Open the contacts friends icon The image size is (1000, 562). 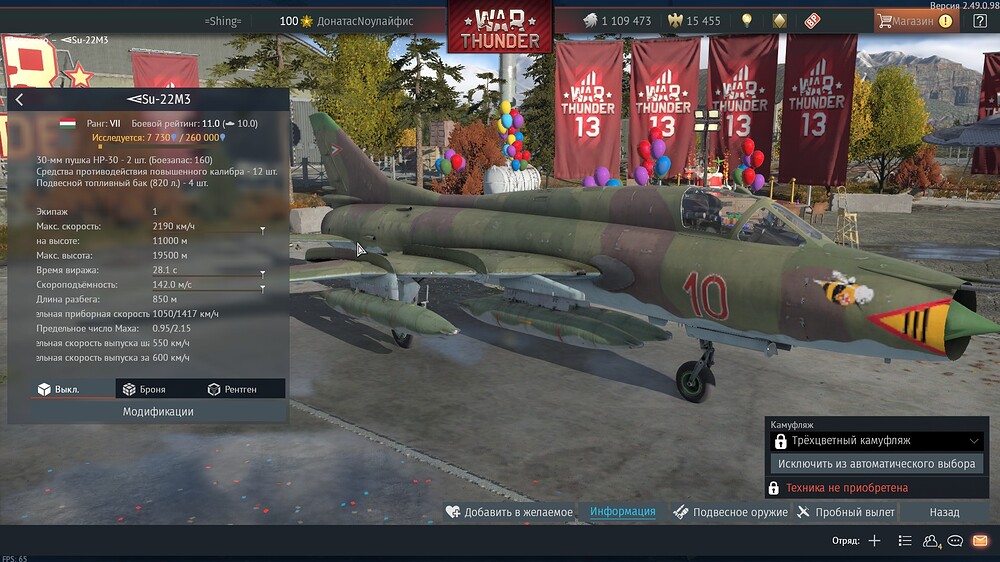tap(931, 541)
